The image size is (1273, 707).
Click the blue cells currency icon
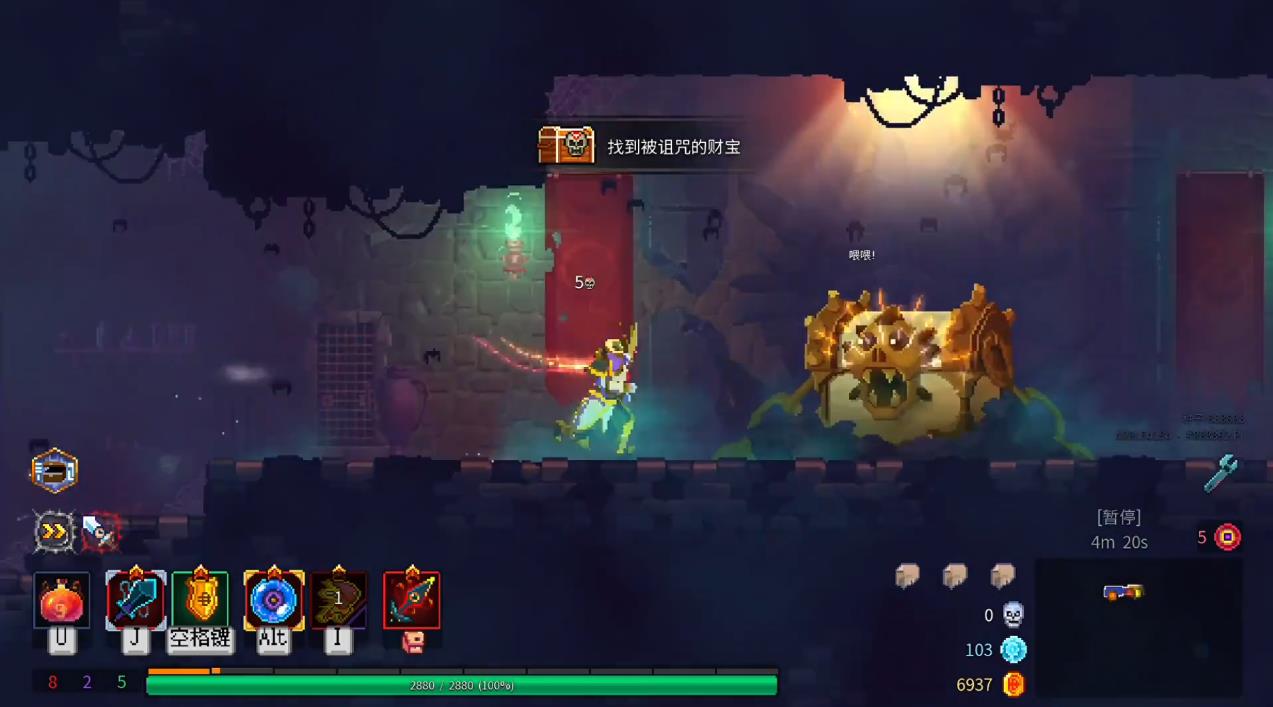1013,650
